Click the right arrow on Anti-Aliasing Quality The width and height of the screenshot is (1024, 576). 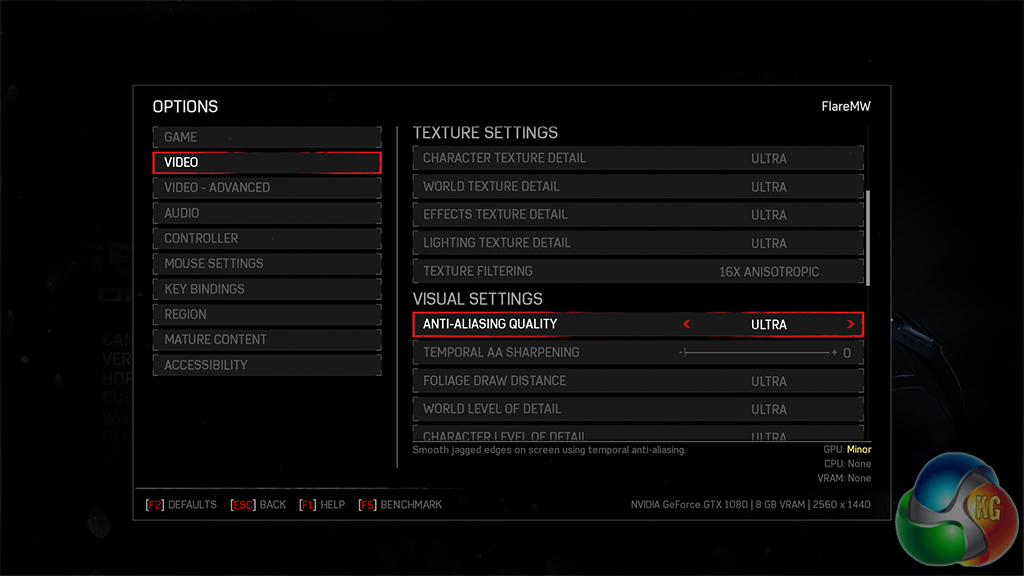tap(850, 324)
